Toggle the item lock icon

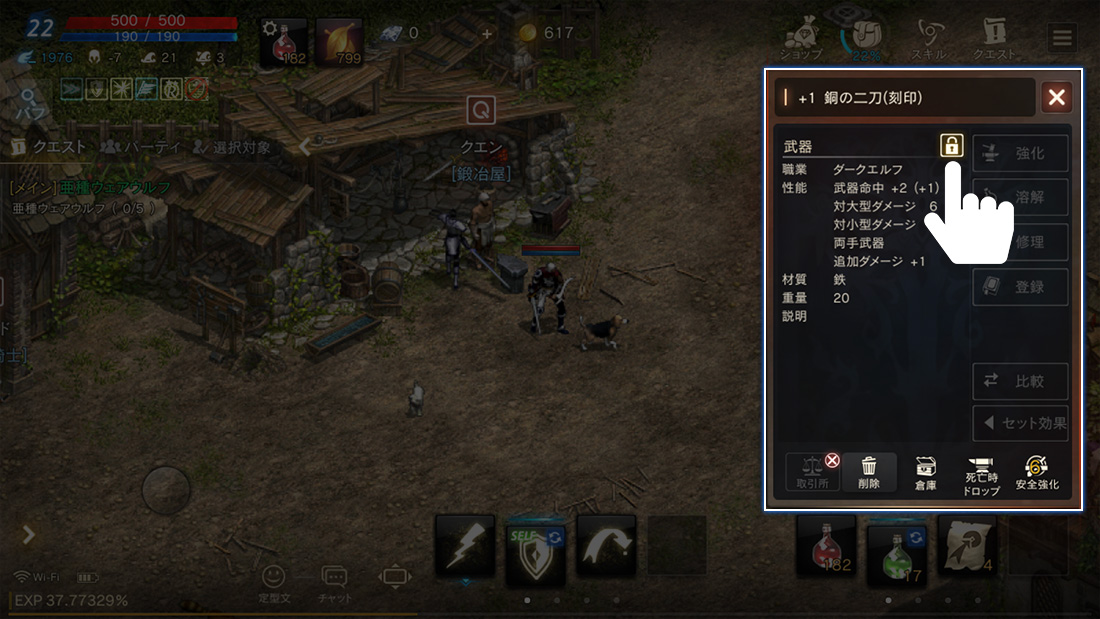coord(951,145)
